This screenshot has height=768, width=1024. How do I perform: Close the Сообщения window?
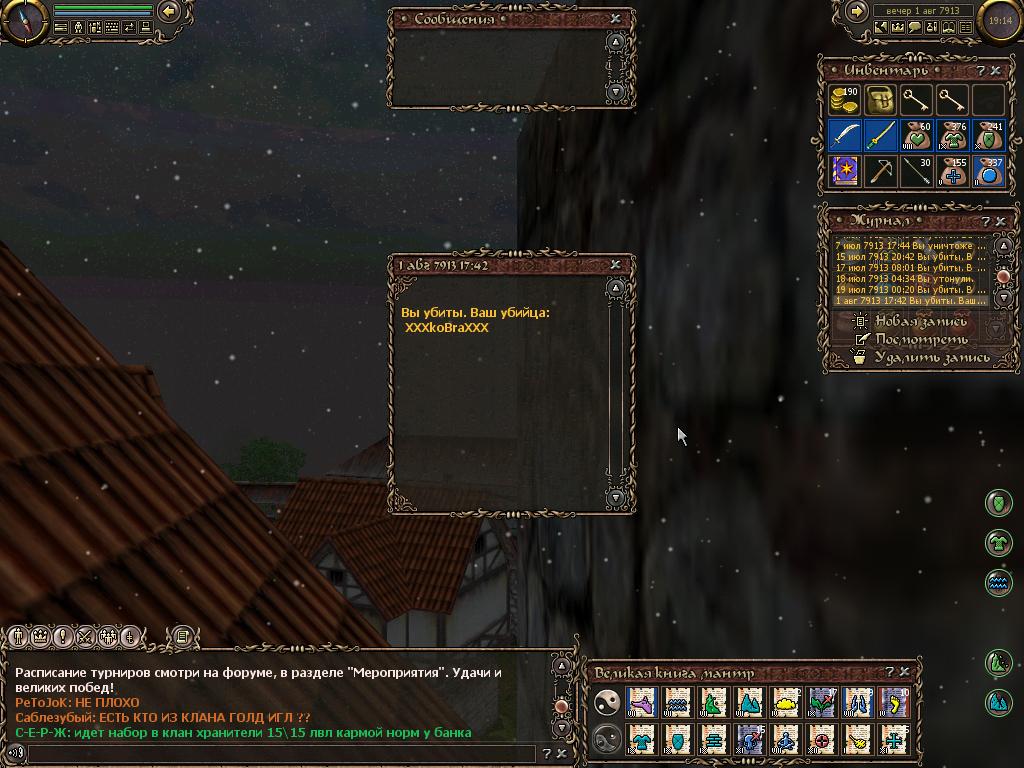[x=615, y=18]
